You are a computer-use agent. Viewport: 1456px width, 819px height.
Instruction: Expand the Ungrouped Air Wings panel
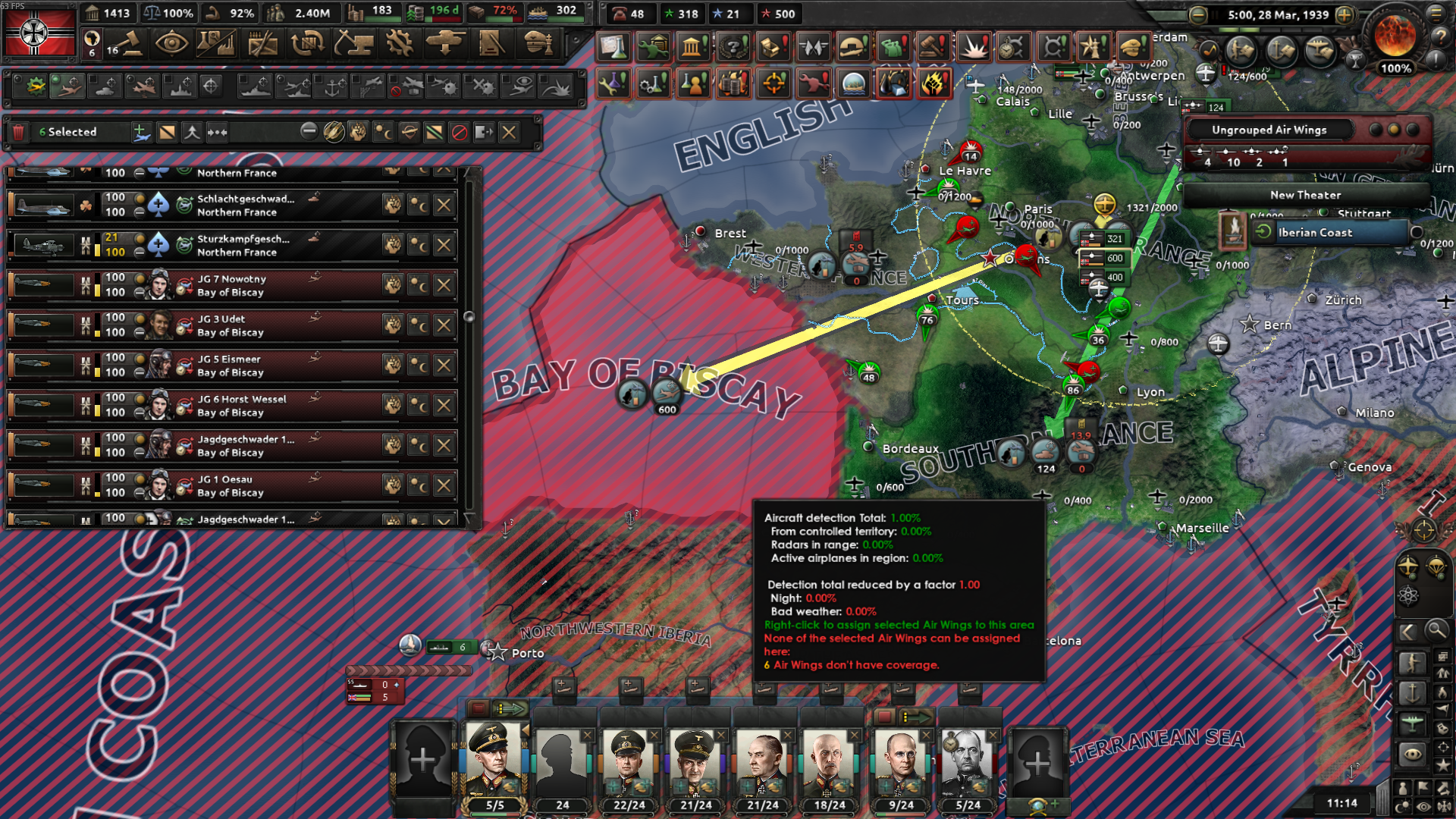coord(1270,130)
